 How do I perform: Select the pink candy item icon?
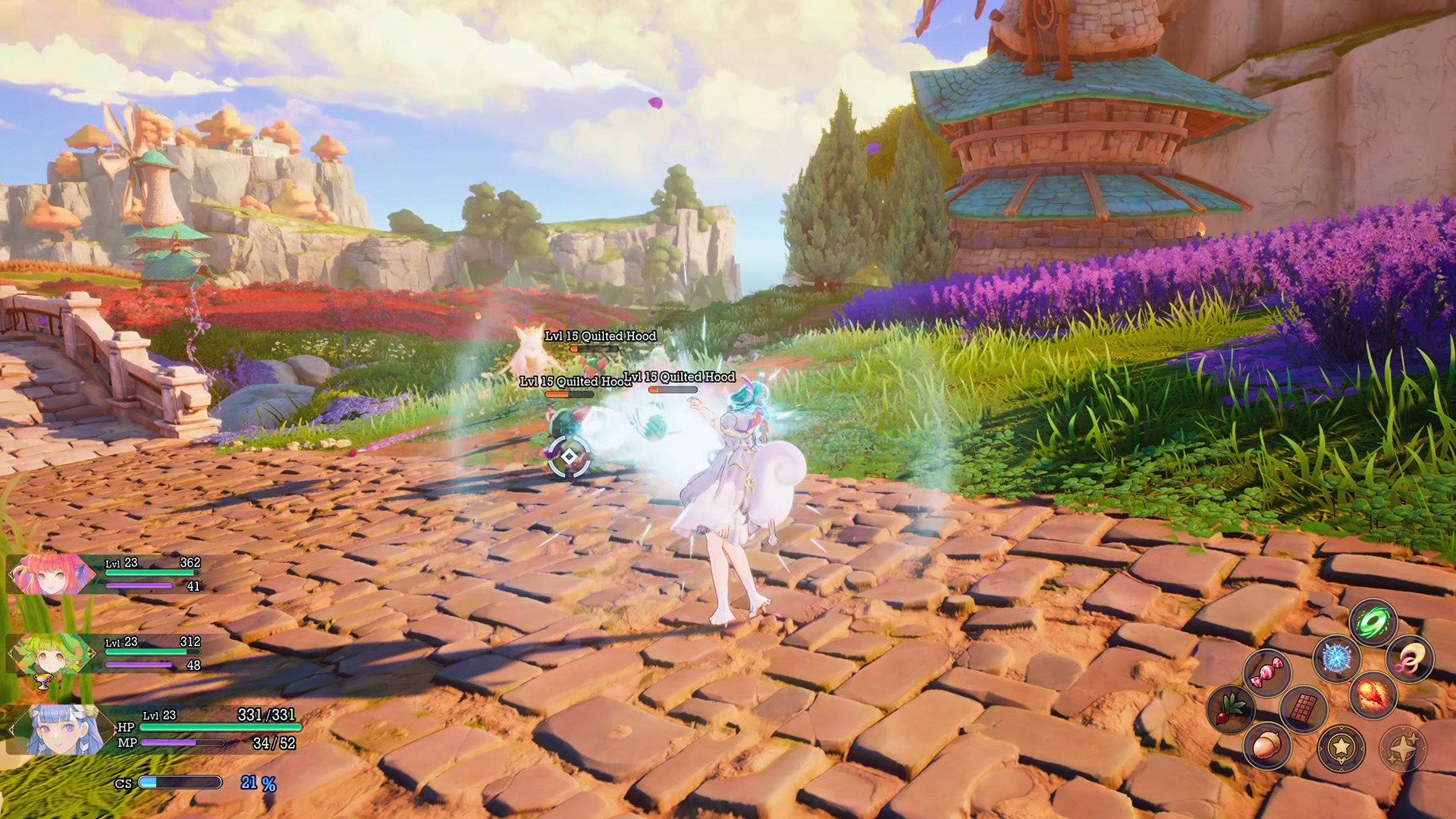pyautogui.click(x=1269, y=673)
